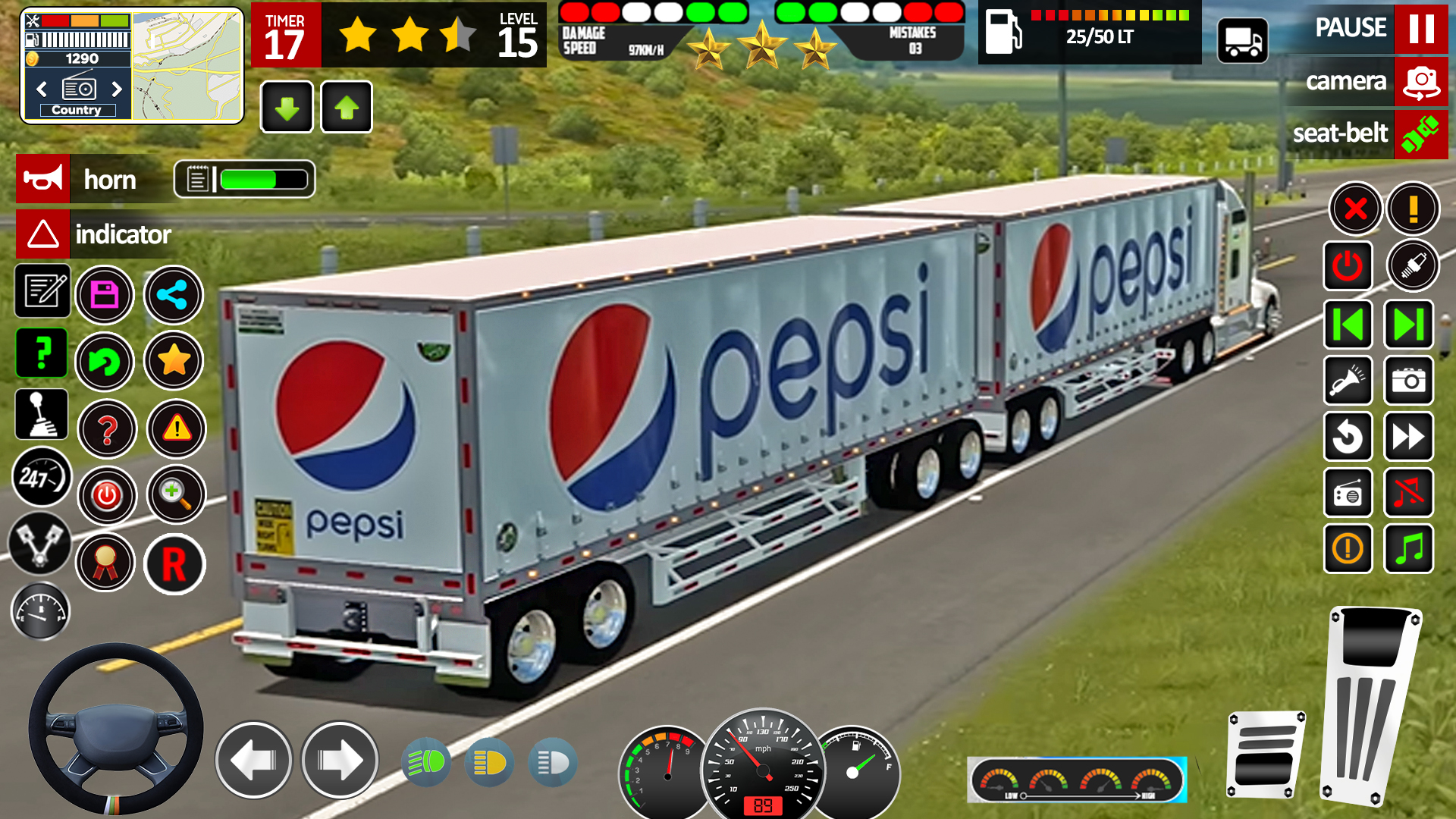Take a screenshot with the camera icon
Image resolution: width=1456 pixels, height=819 pixels.
[x=1408, y=381]
